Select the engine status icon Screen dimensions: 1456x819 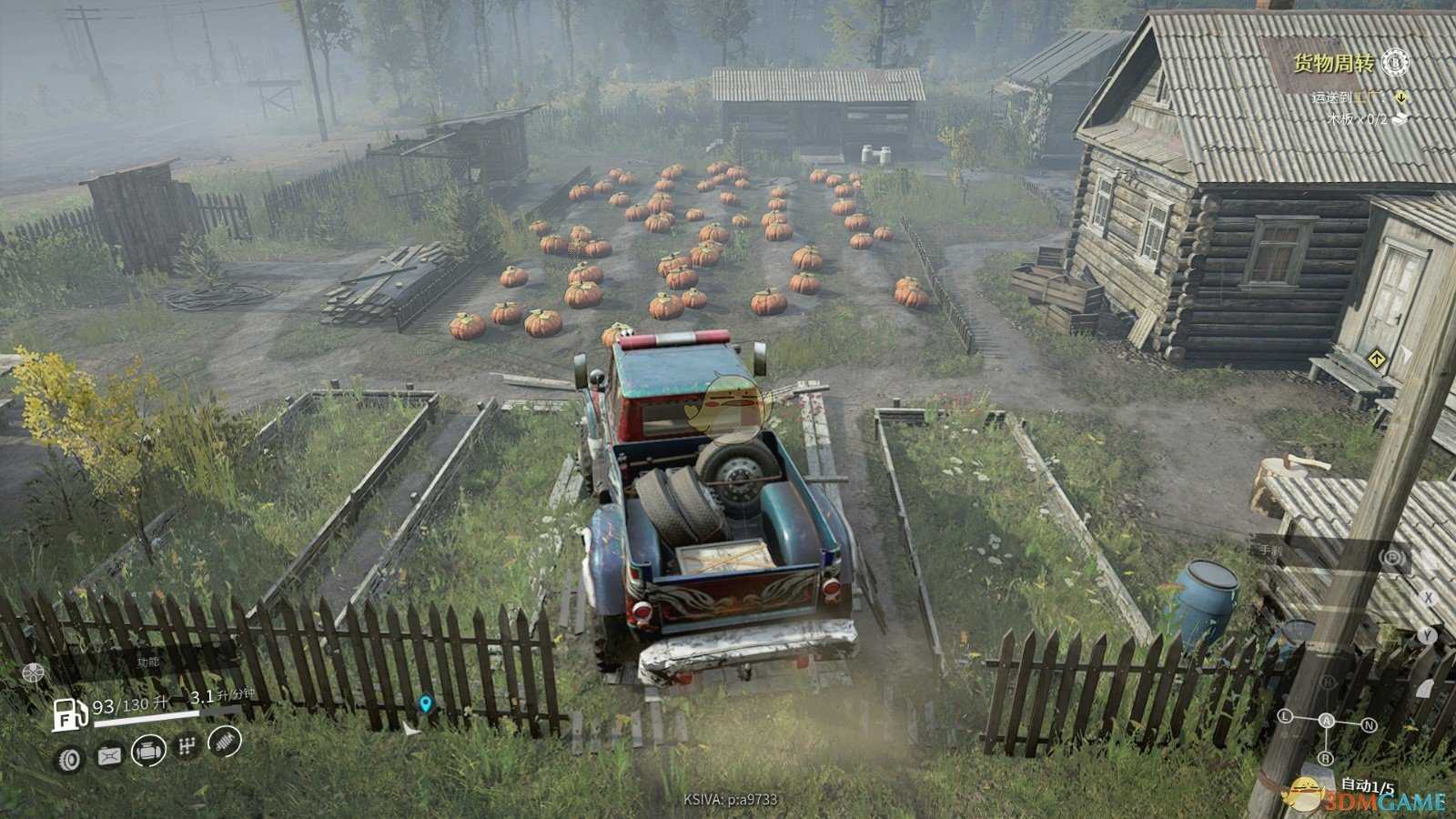[149, 752]
